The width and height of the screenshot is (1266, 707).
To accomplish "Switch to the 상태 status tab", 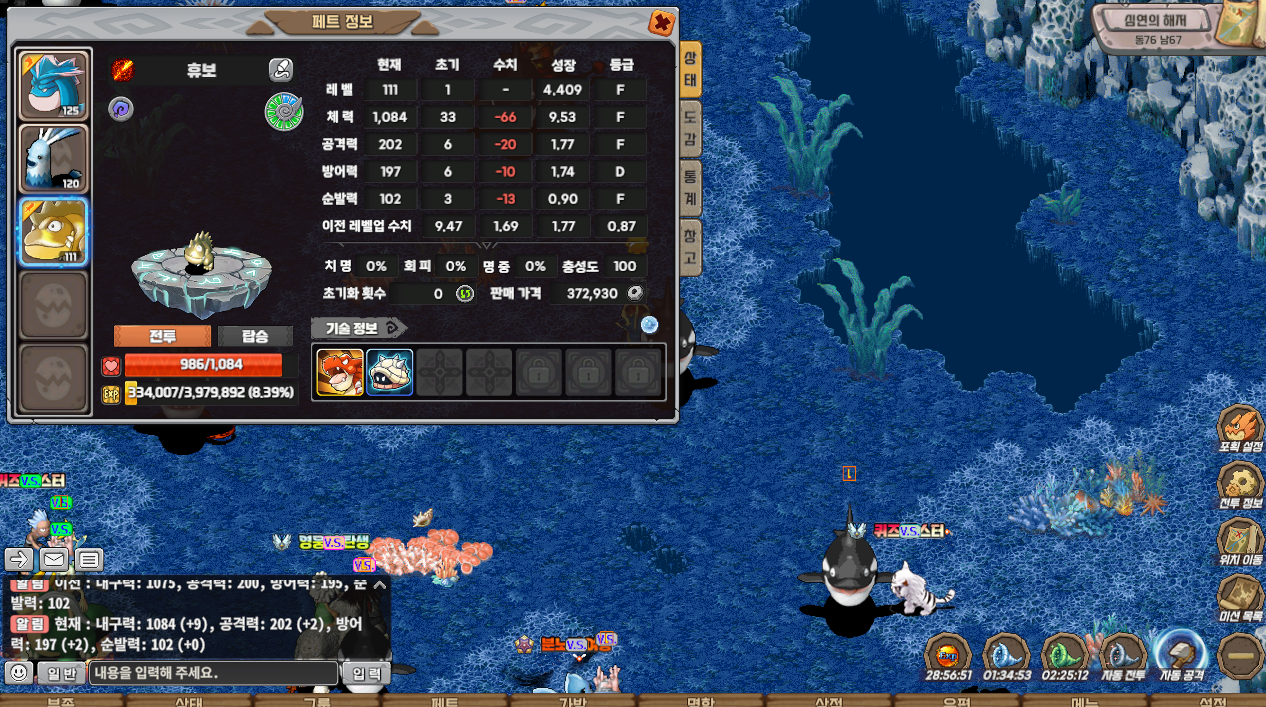I will click(x=690, y=70).
